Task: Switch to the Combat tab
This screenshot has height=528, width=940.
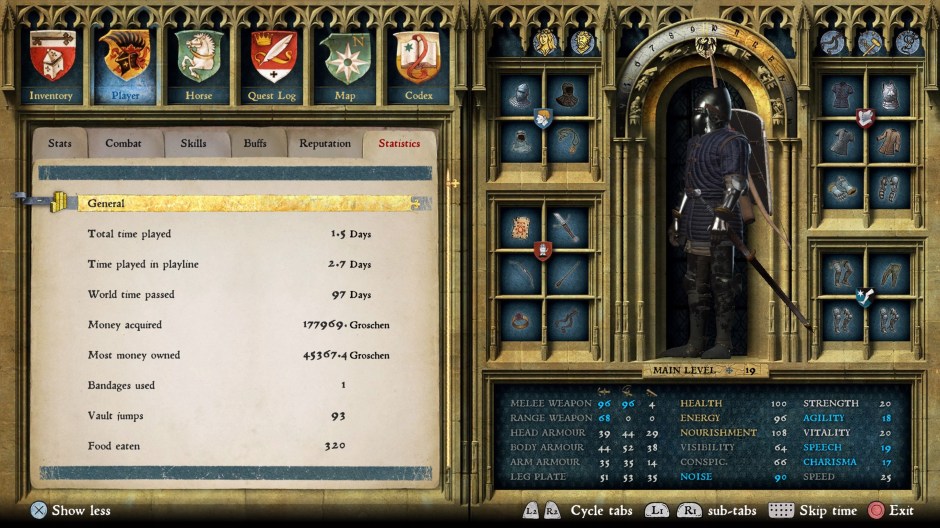Action: [124, 143]
